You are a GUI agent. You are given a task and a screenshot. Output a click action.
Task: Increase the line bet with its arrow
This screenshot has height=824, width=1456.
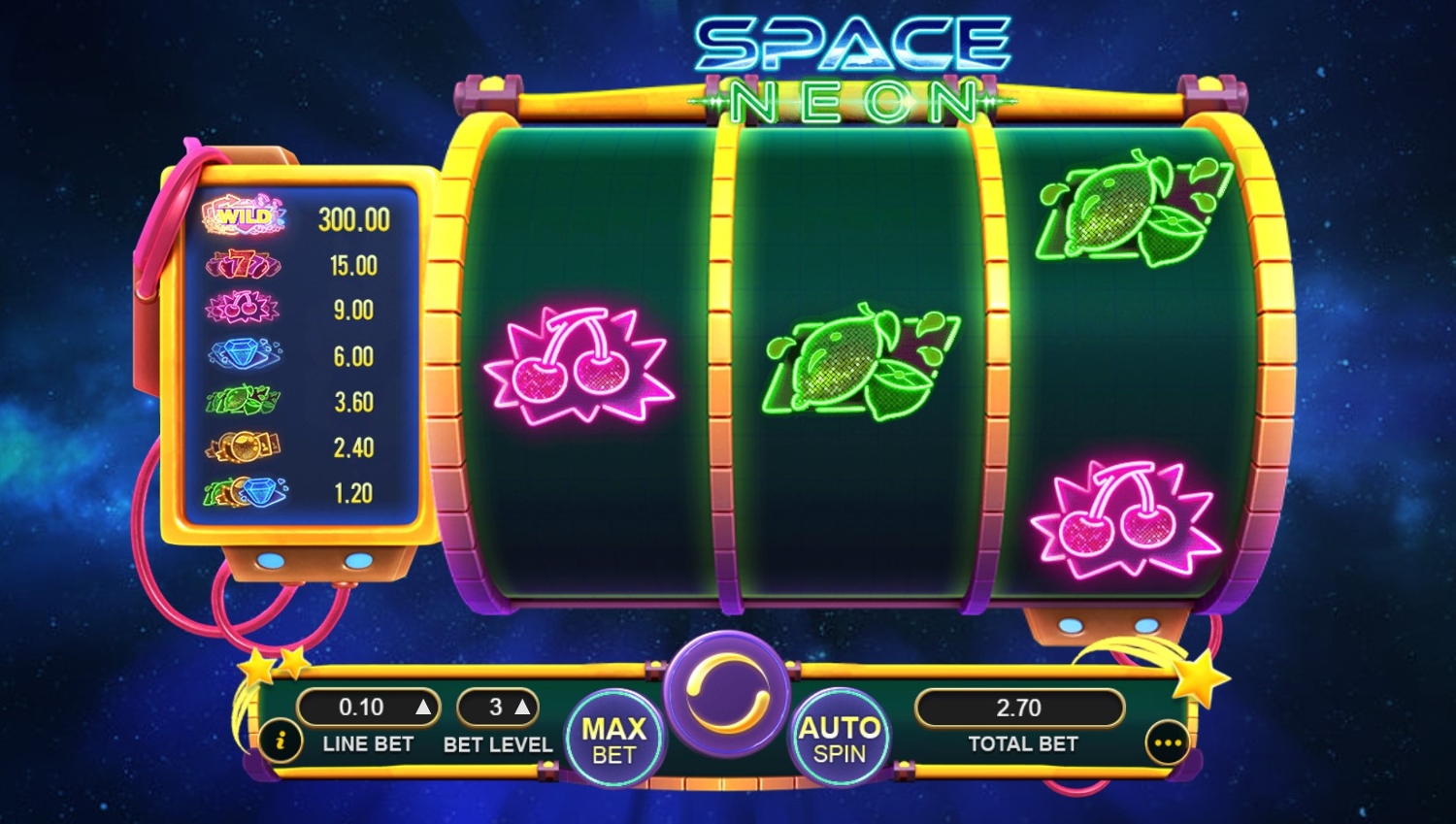pos(423,708)
